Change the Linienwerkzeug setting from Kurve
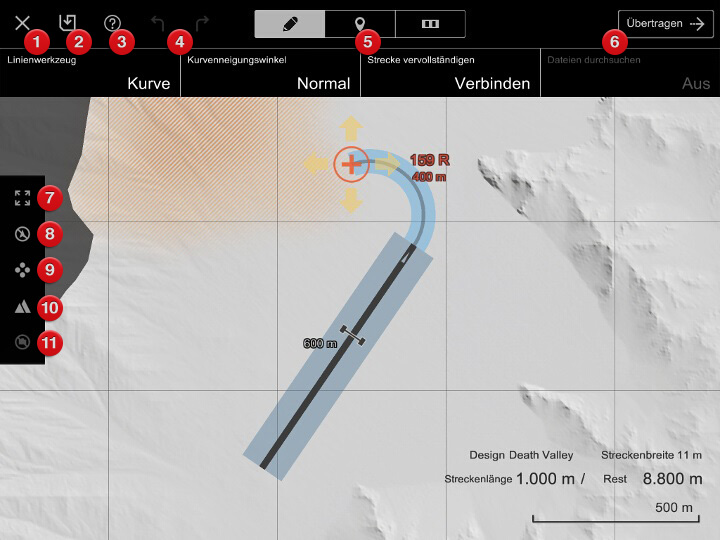The image size is (720, 540). pos(90,73)
